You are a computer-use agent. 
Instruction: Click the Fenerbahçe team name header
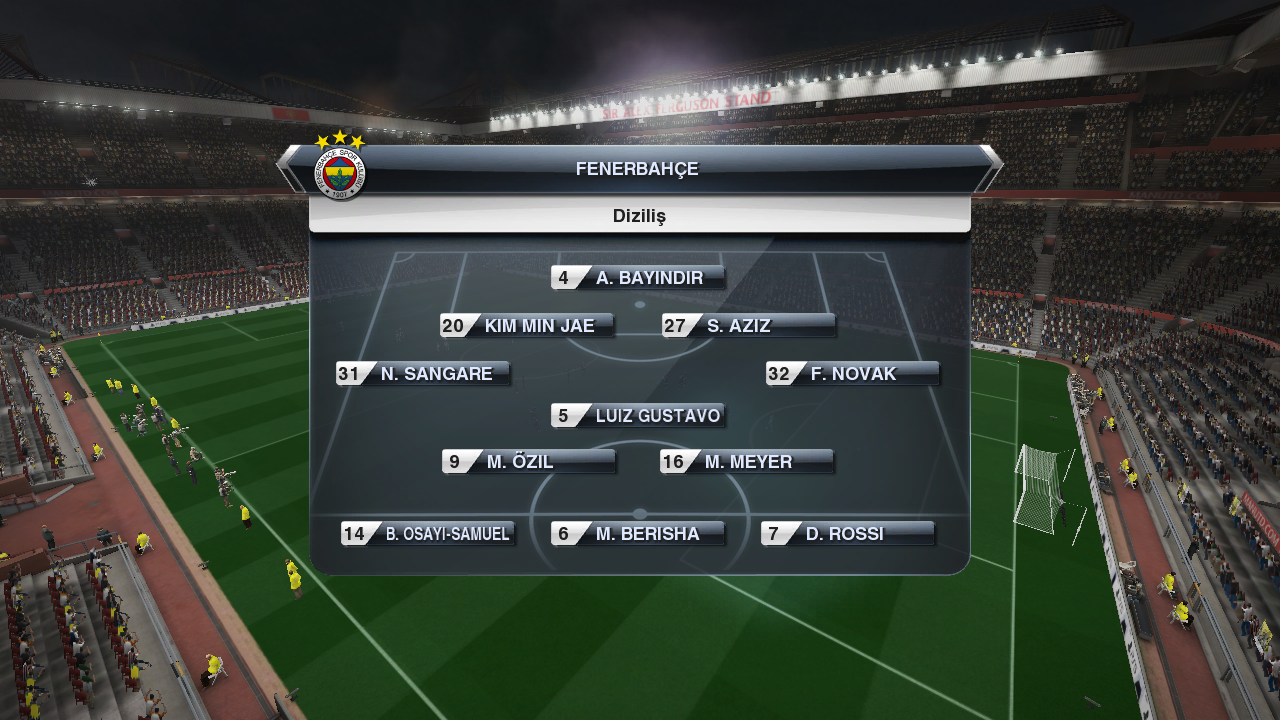pos(637,169)
